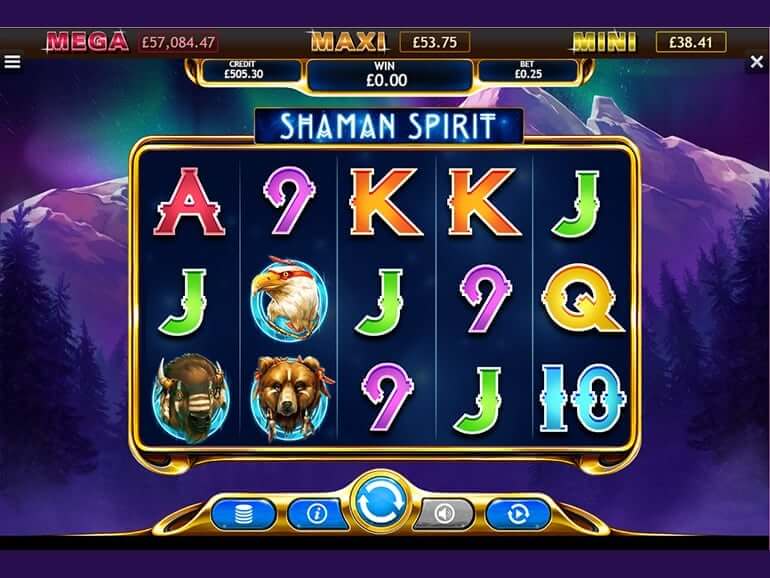Screen dimensions: 770x578
Task: Open the bet settings coin-stack button
Action: click(243, 514)
